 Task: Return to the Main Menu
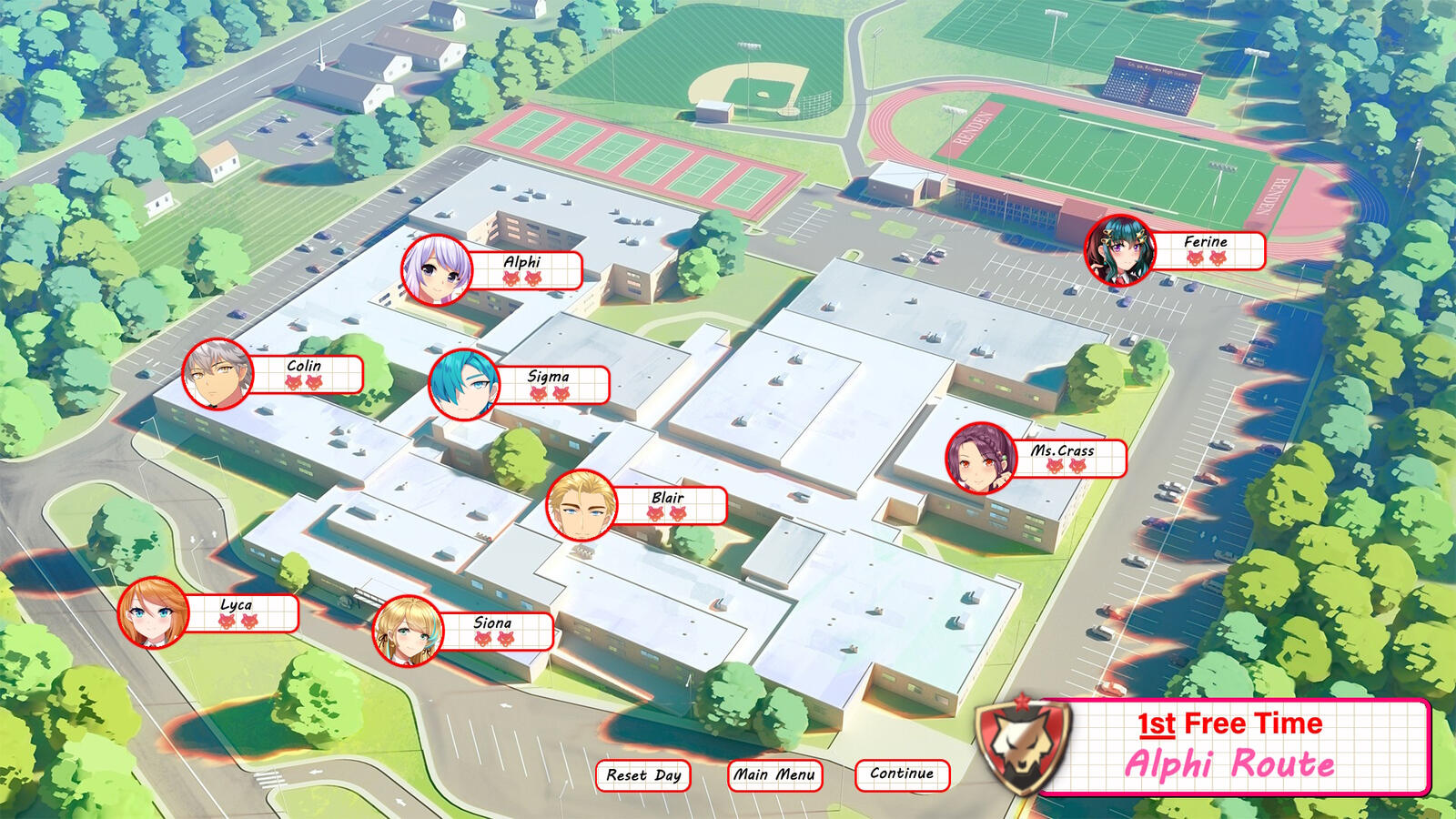(x=774, y=774)
